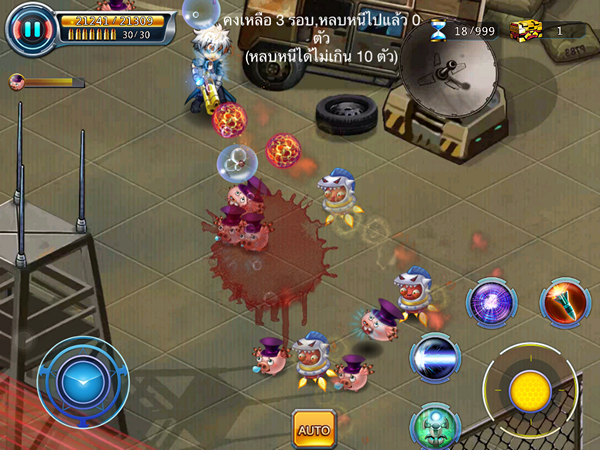Tap the blue virtual movement joystick

click(82, 383)
